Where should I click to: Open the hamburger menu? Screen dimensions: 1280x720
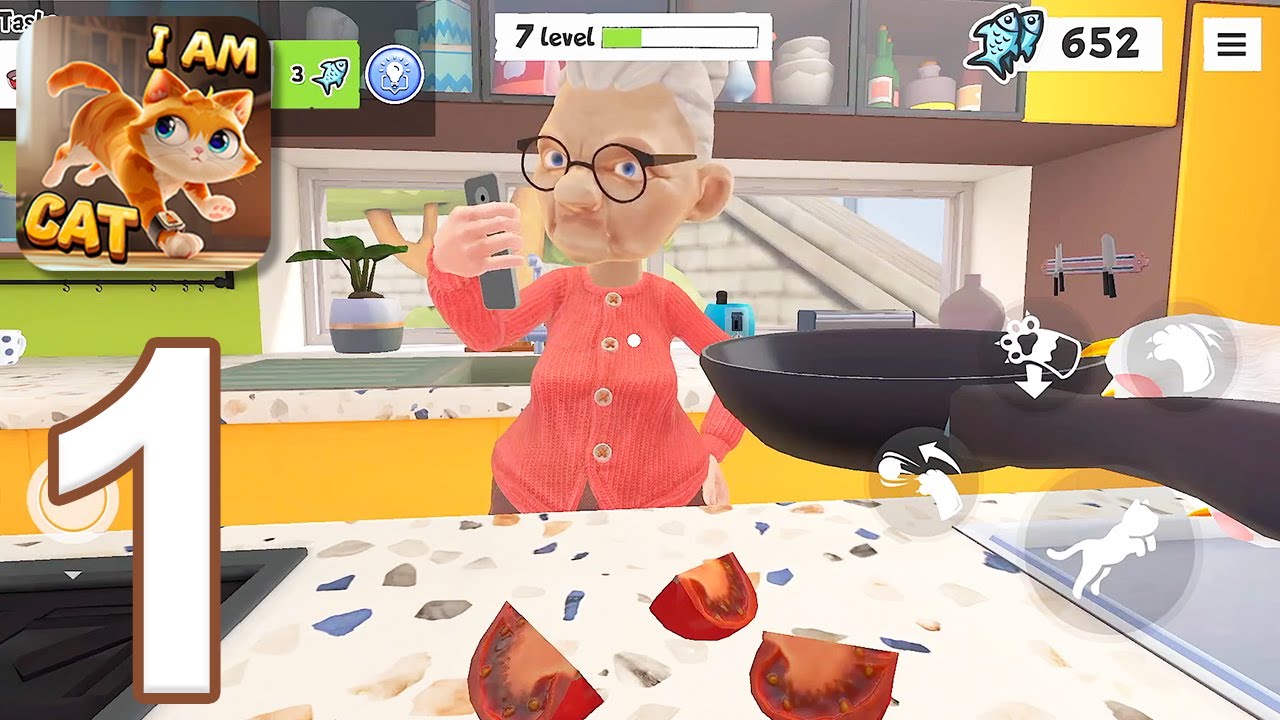coord(1231,44)
